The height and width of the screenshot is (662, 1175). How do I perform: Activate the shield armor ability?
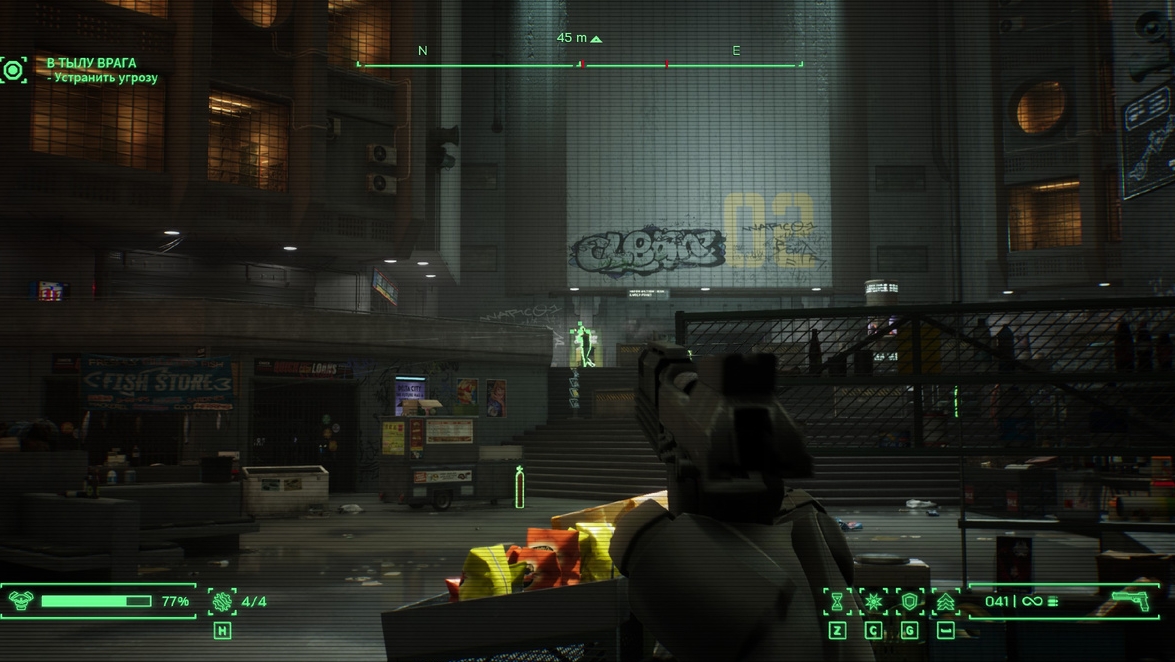point(909,601)
